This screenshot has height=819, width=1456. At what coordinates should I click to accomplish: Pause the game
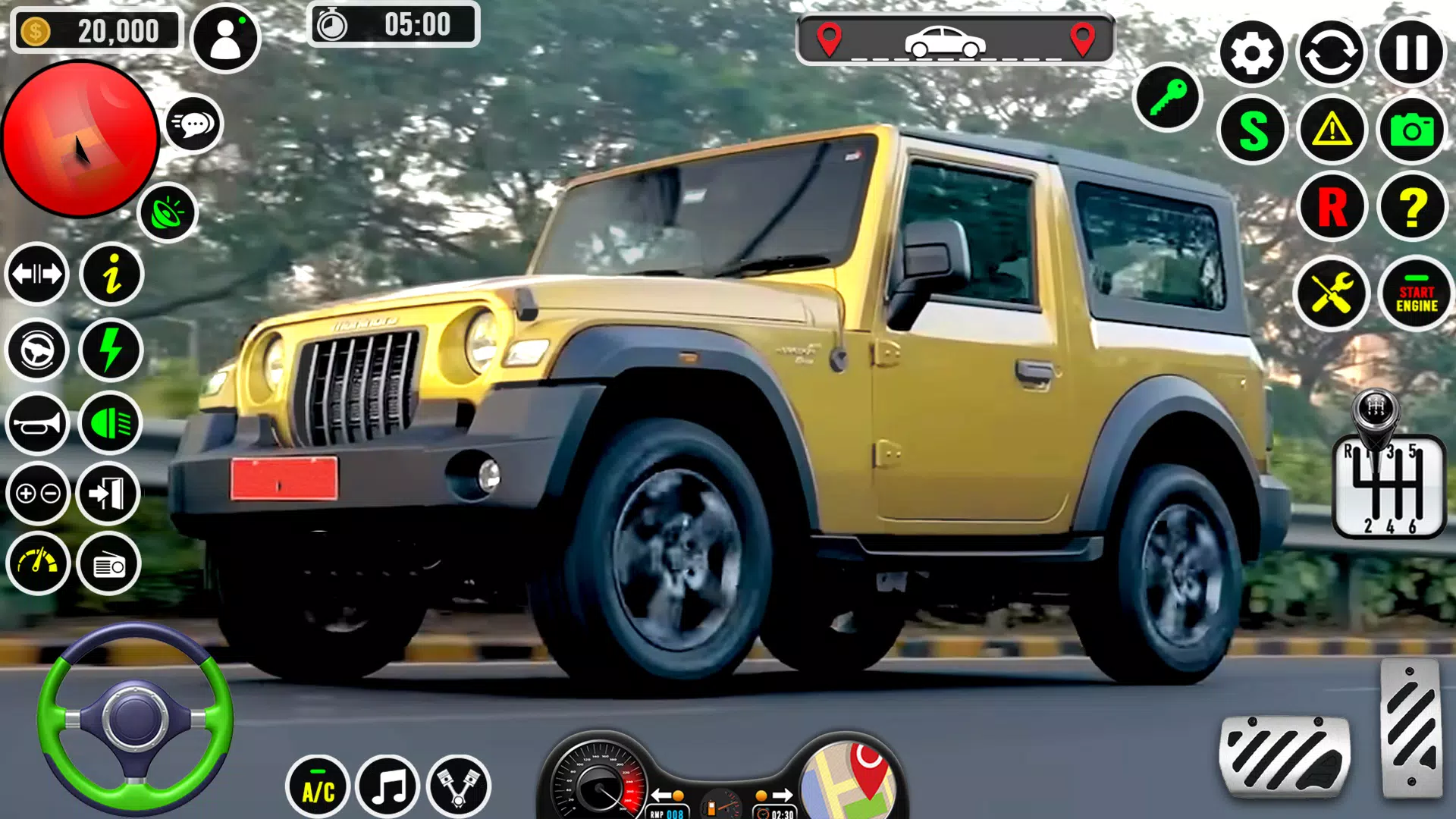tap(1410, 53)
